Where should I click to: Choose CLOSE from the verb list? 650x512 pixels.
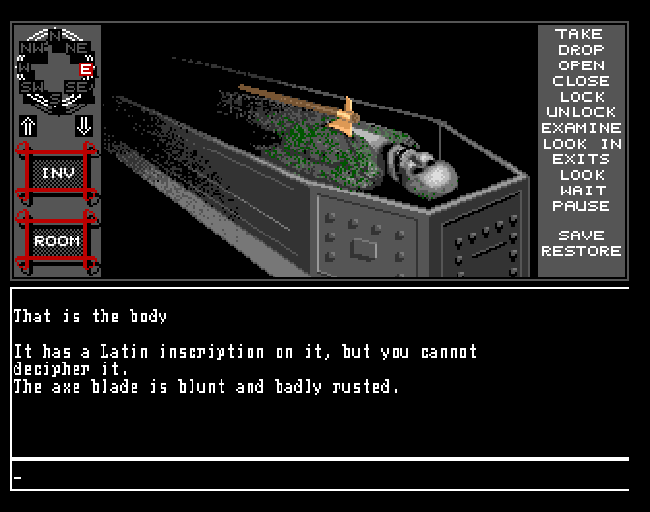click(x=580, y=81)
